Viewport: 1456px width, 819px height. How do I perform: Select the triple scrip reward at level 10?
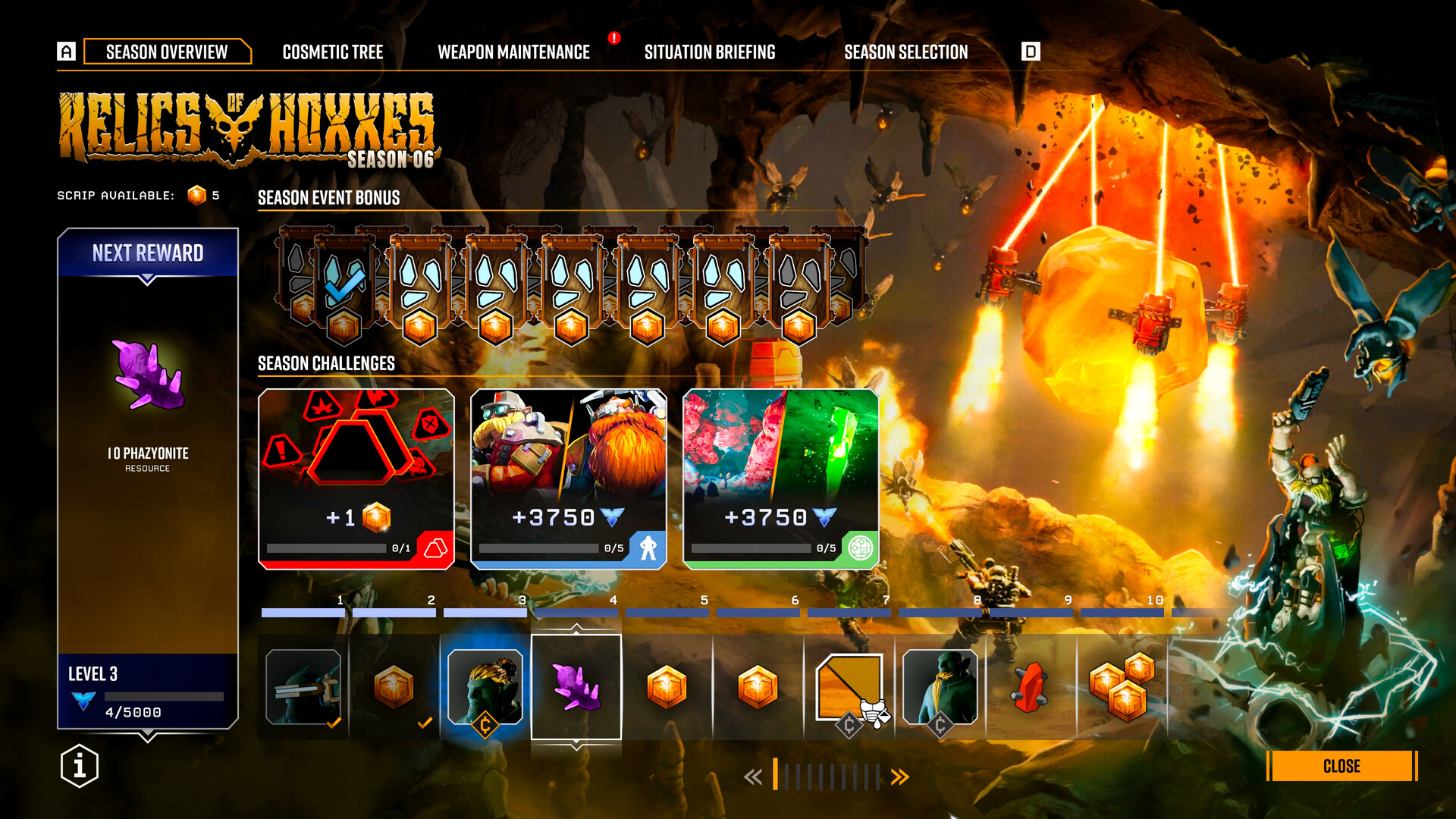[x=1122, y=686]
